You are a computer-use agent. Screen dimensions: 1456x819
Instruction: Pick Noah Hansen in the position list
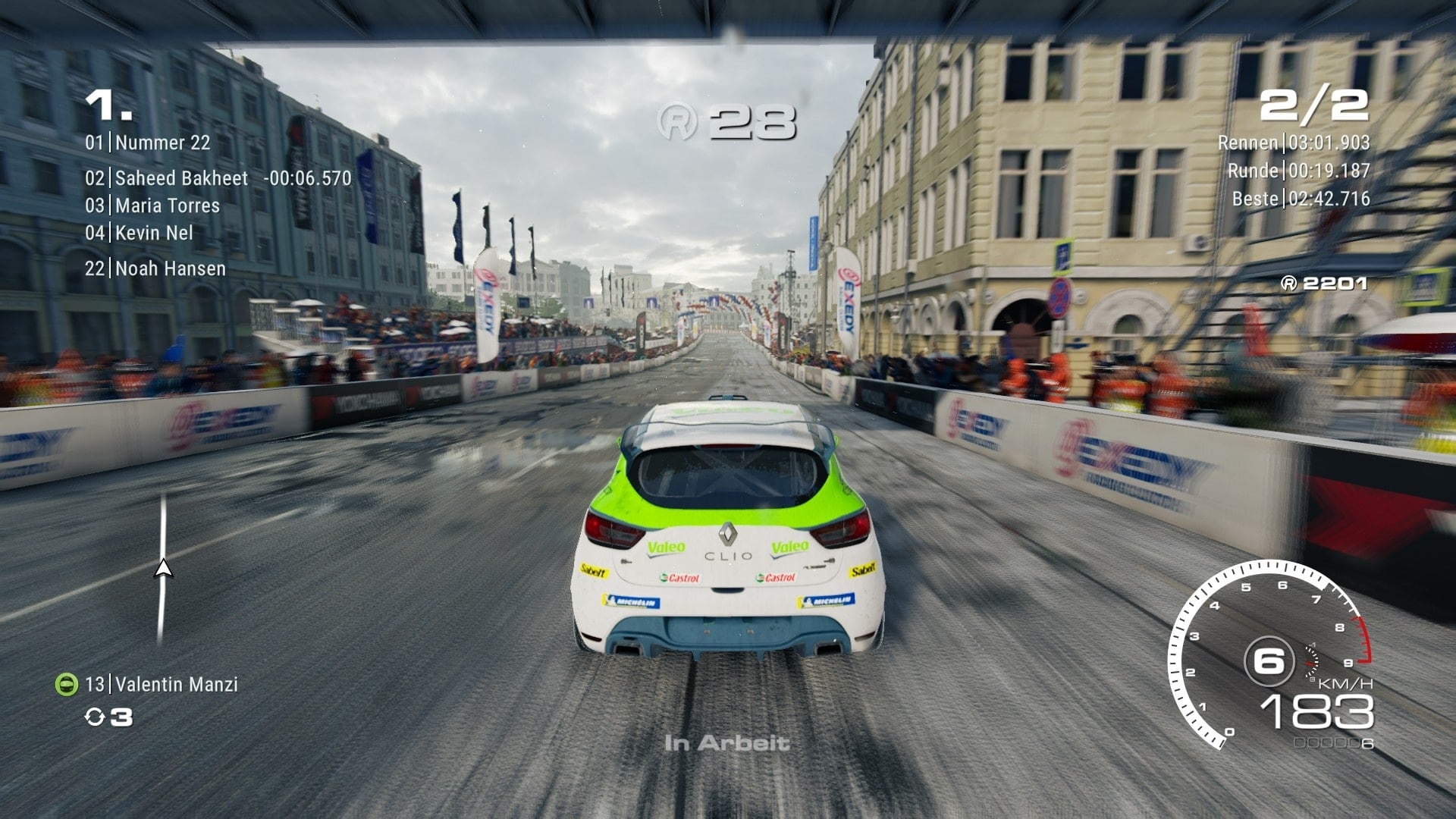tap(170, 268)
